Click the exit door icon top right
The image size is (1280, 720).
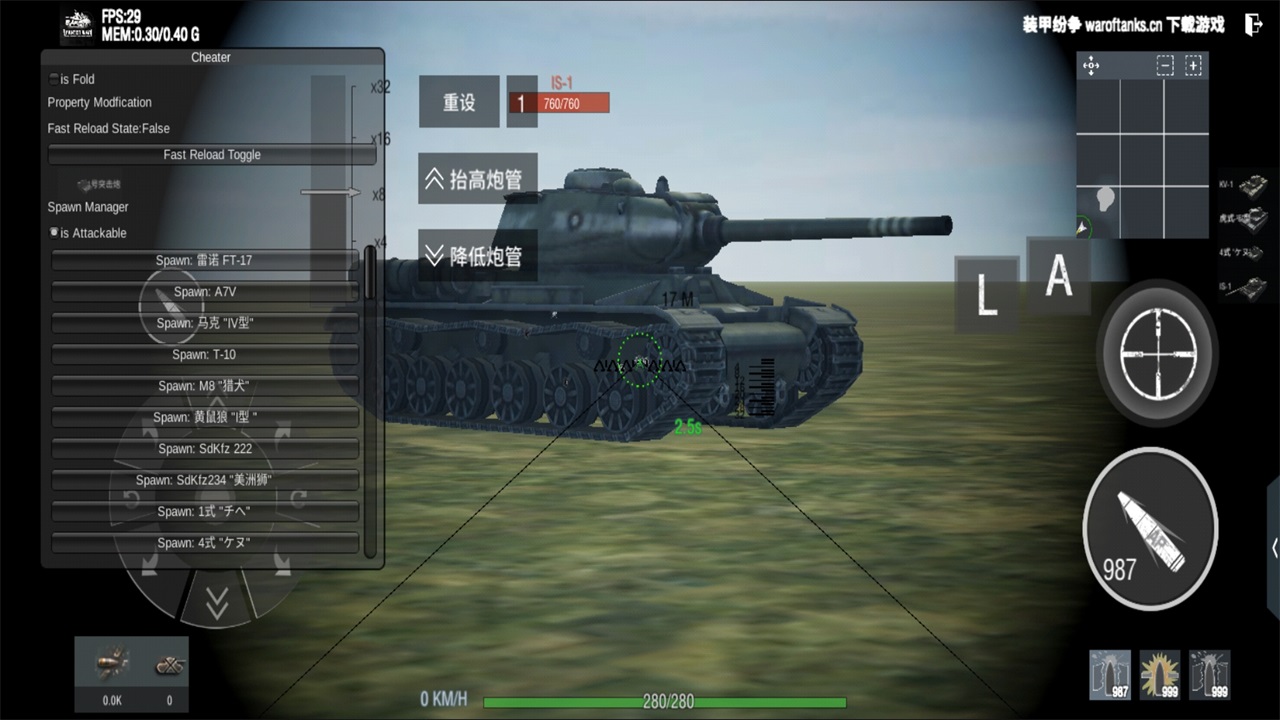click(x=1253, y=24)
